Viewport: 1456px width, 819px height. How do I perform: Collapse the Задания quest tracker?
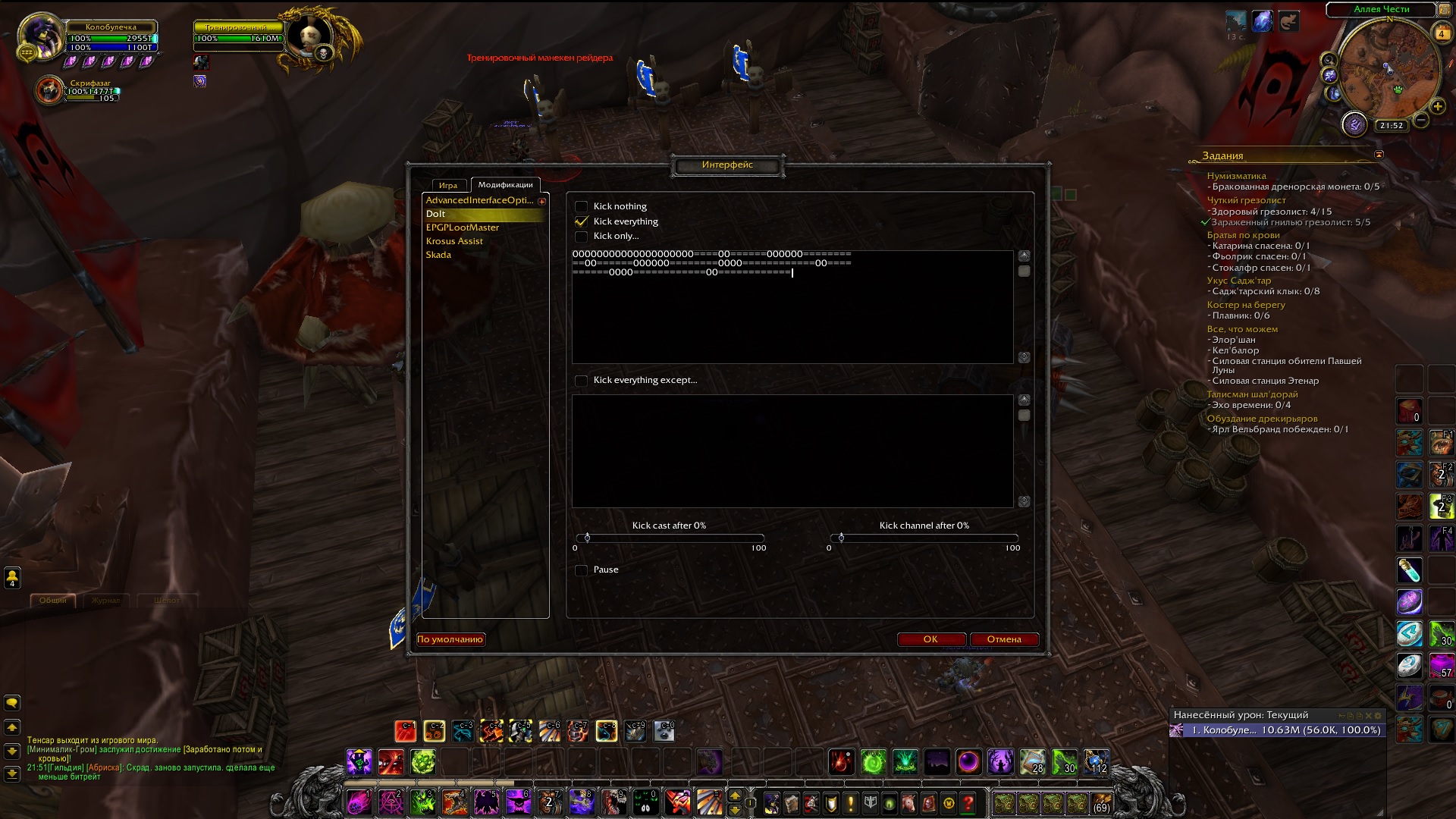[1379, 155]
